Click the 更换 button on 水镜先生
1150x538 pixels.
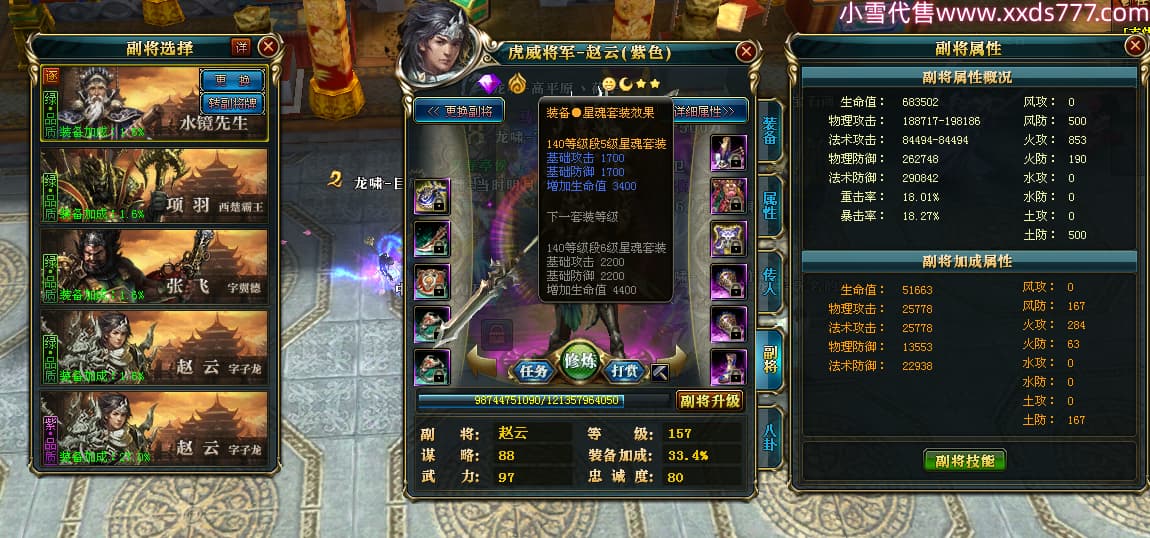[x=232, y=80]
